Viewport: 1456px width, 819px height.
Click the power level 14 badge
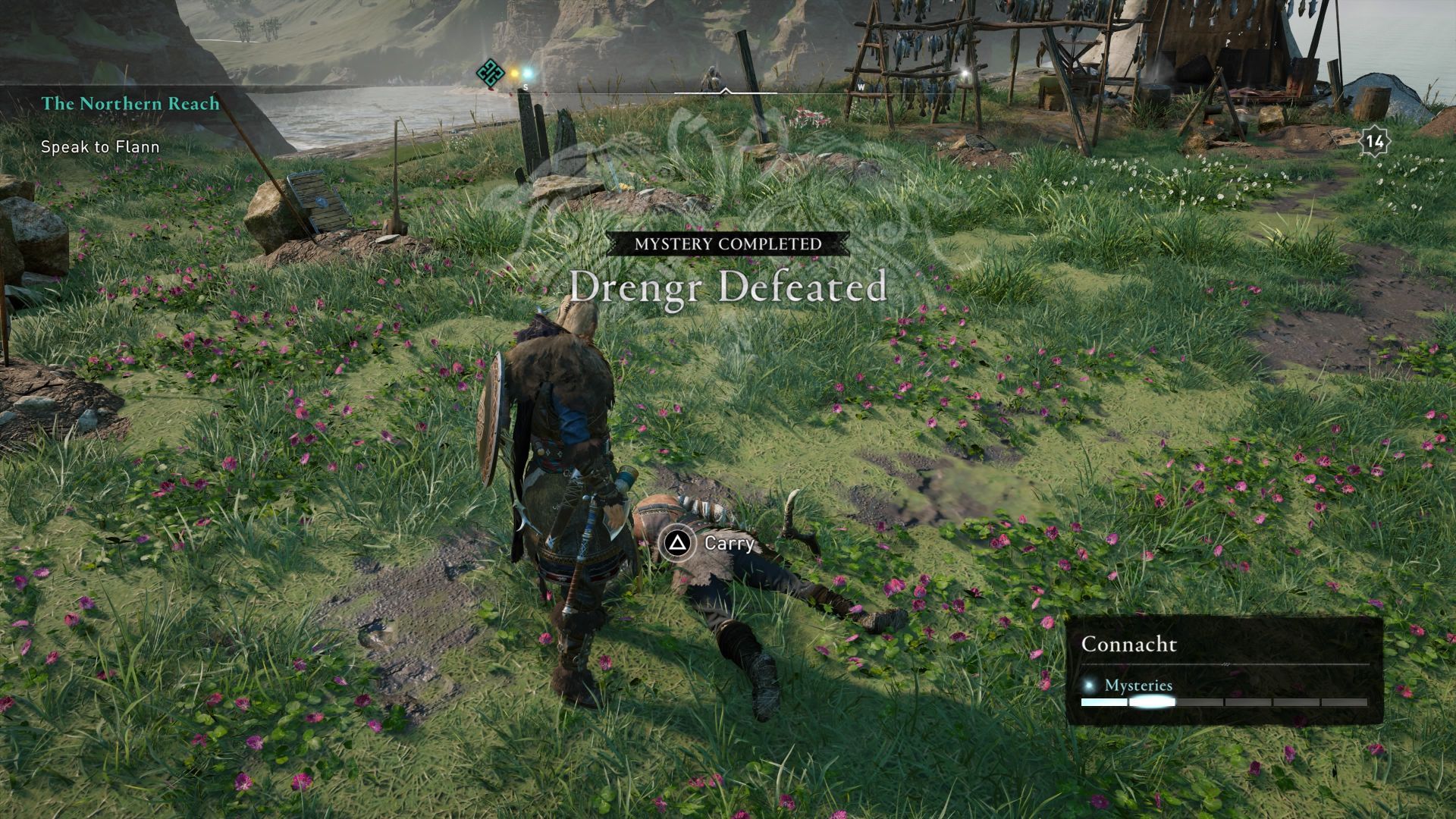[1376, 140]
